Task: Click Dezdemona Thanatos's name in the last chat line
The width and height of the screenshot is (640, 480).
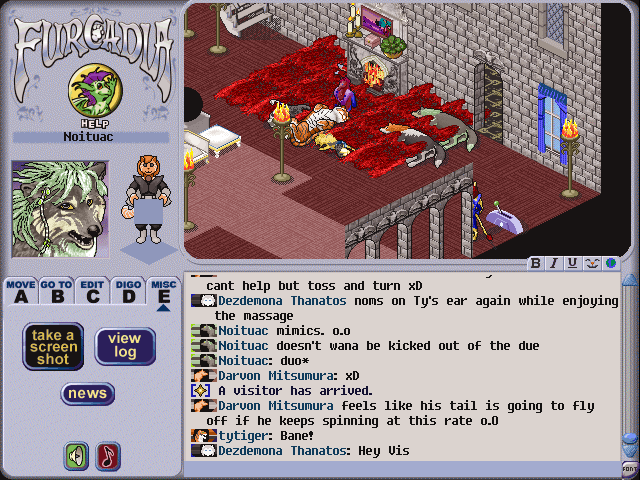Action: [279, 451]
